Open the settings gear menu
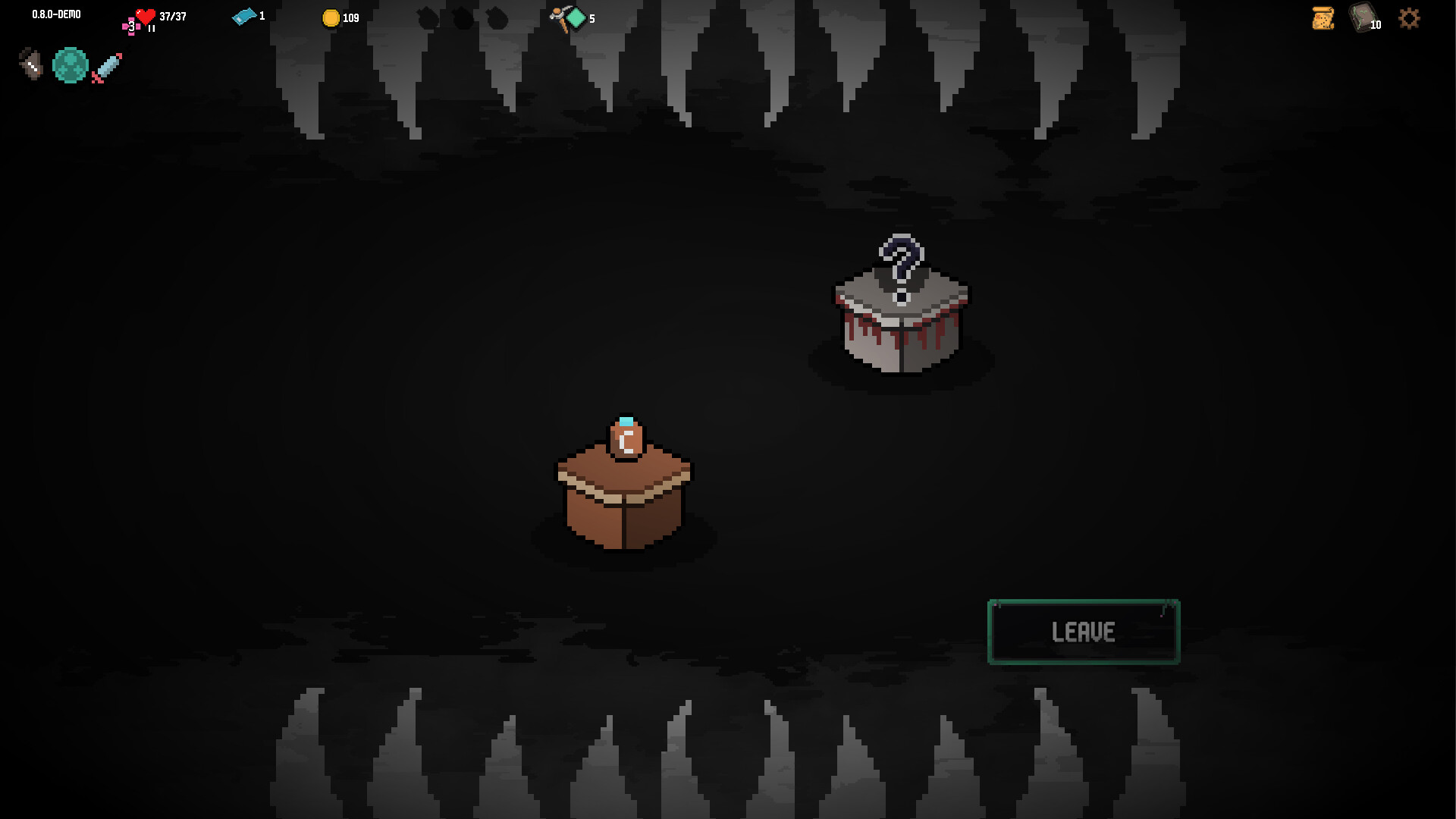 click(x=1410, y=19)
